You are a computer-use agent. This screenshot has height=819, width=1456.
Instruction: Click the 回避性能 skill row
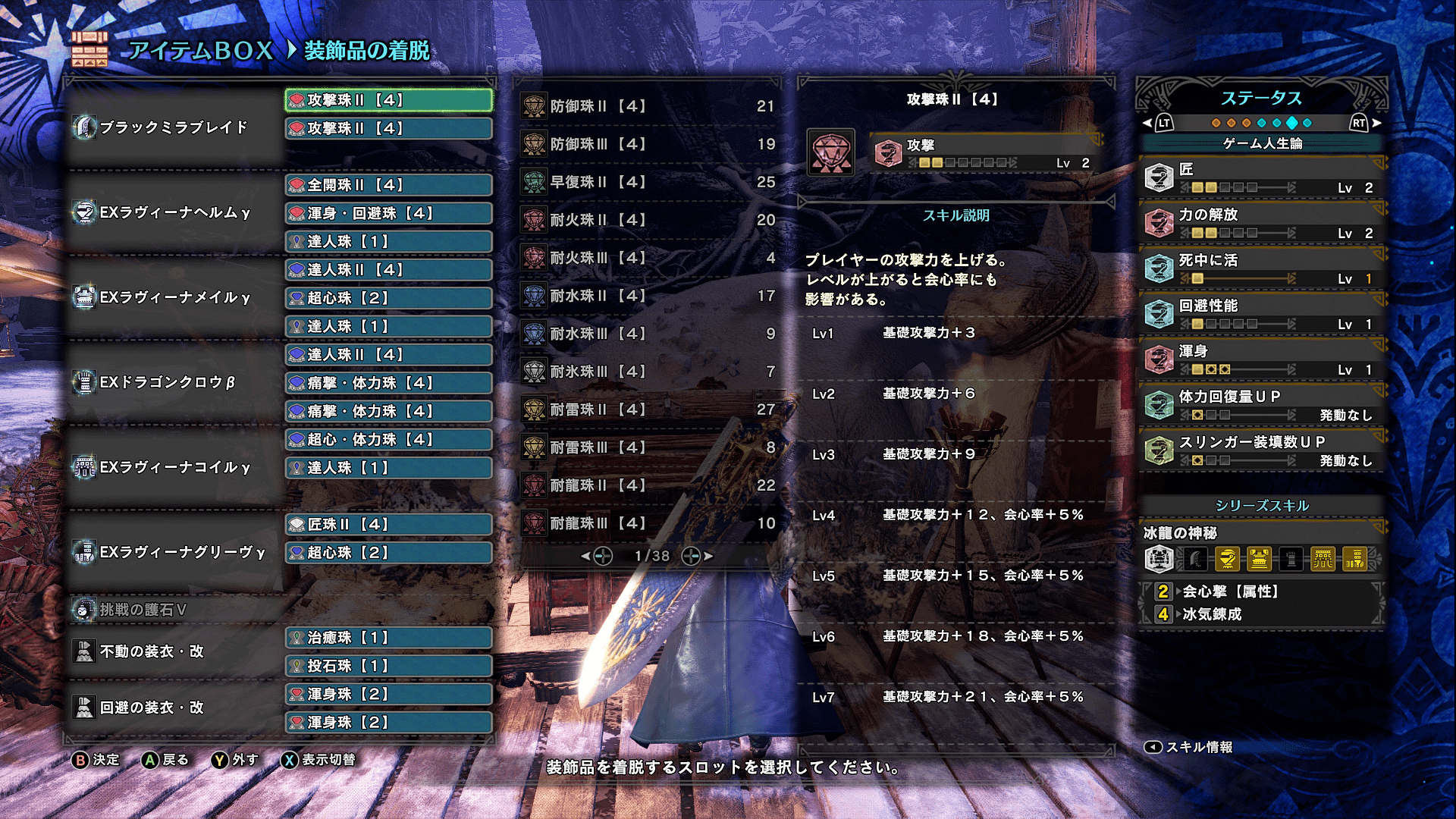coord(1262,314)
